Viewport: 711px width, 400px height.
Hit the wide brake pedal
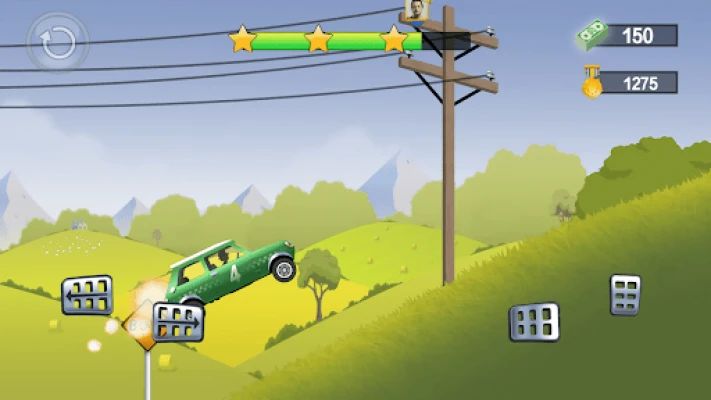click(x=534, y=321)
